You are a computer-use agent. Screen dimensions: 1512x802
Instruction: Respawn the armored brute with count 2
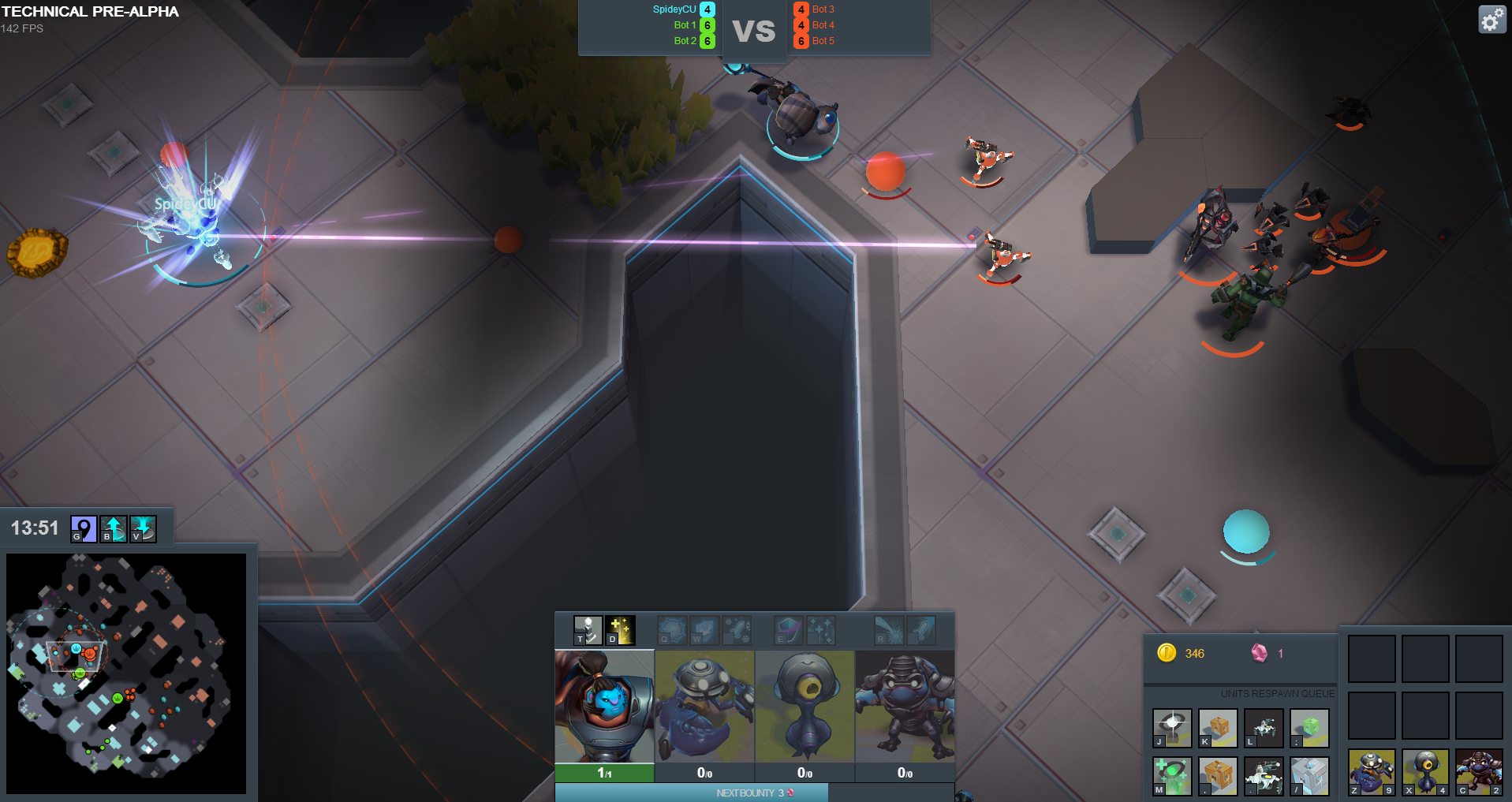pyautogui.click(x=1478, y=772)
